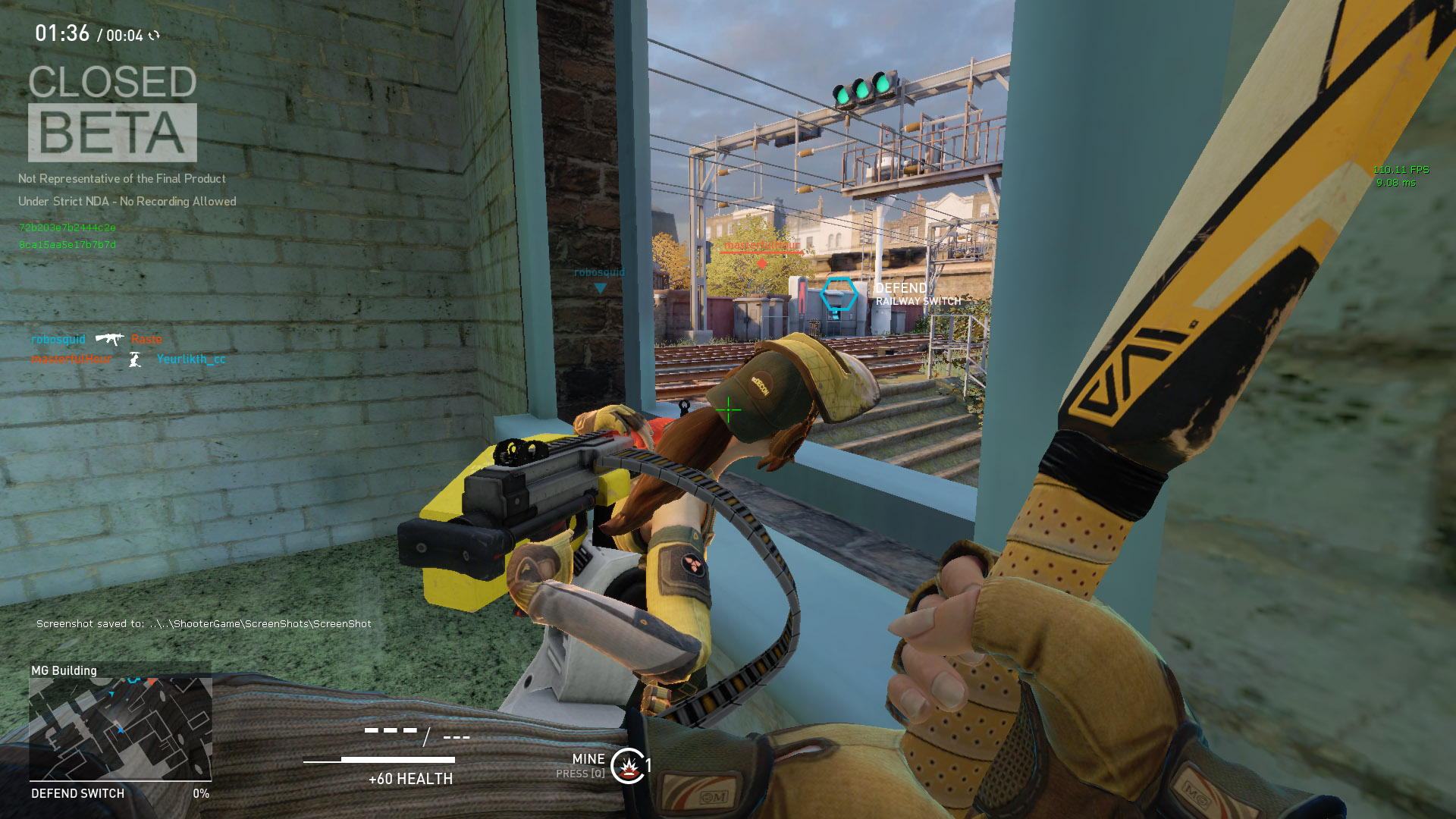Click the MG Building minimap

[121, 729]
